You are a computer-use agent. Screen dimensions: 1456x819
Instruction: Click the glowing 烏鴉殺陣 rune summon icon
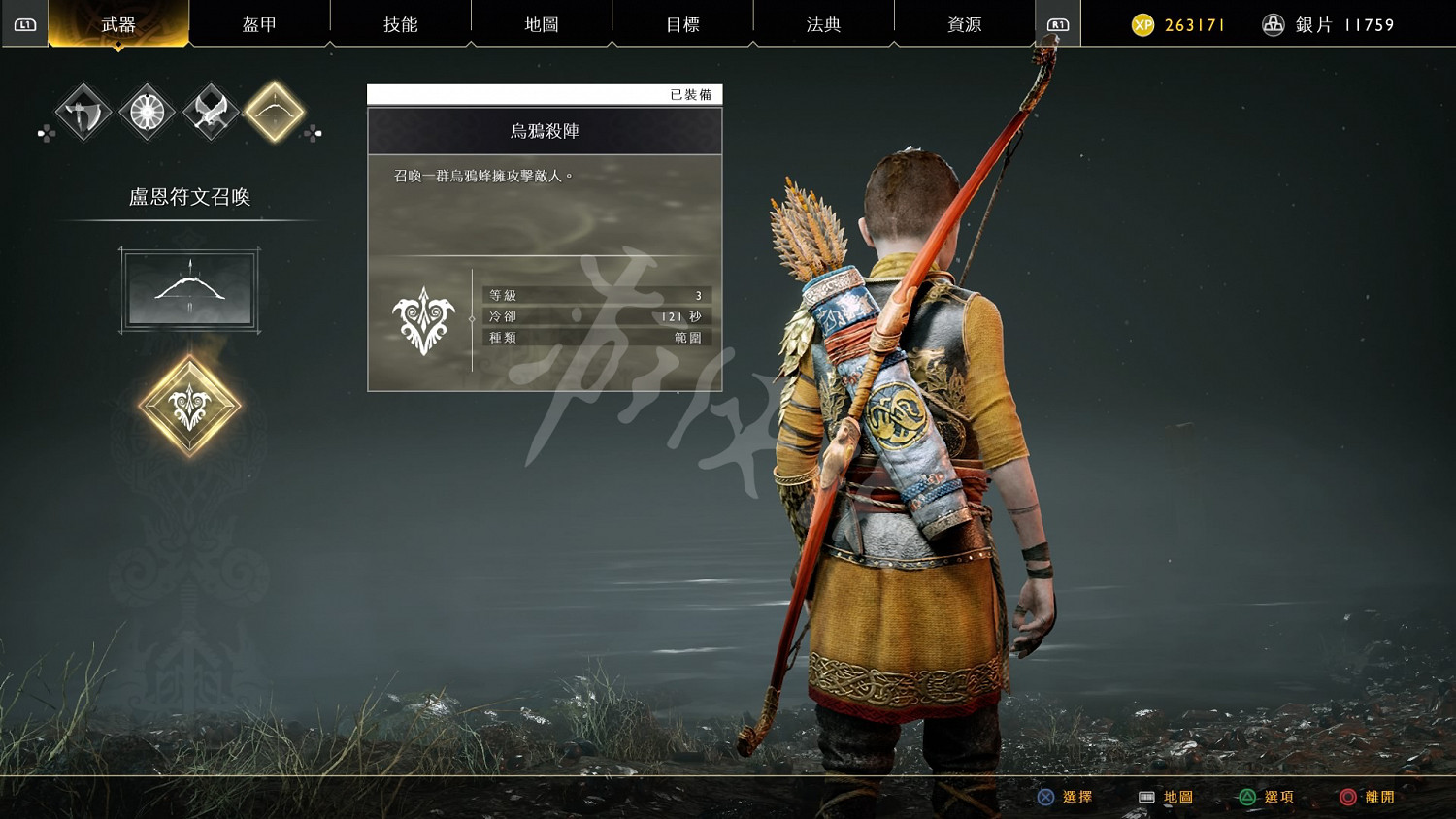189,405
